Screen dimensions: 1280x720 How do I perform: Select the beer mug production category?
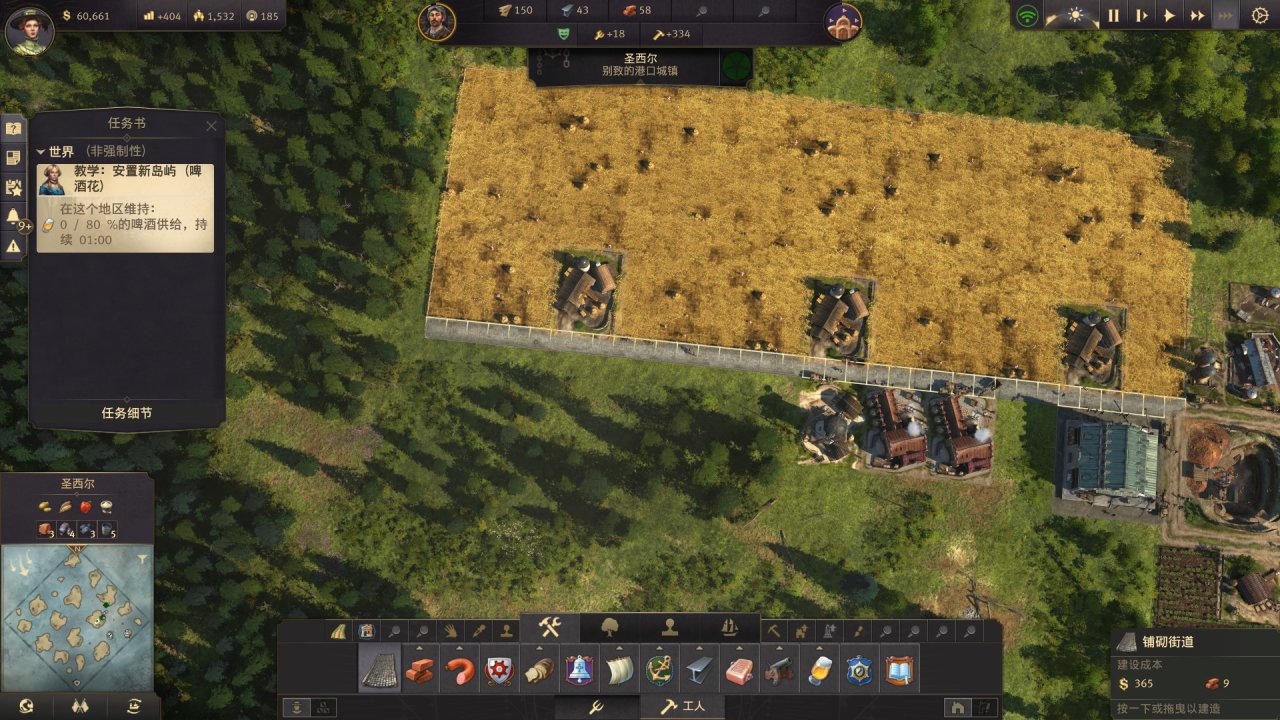click(x=820, y=670)
